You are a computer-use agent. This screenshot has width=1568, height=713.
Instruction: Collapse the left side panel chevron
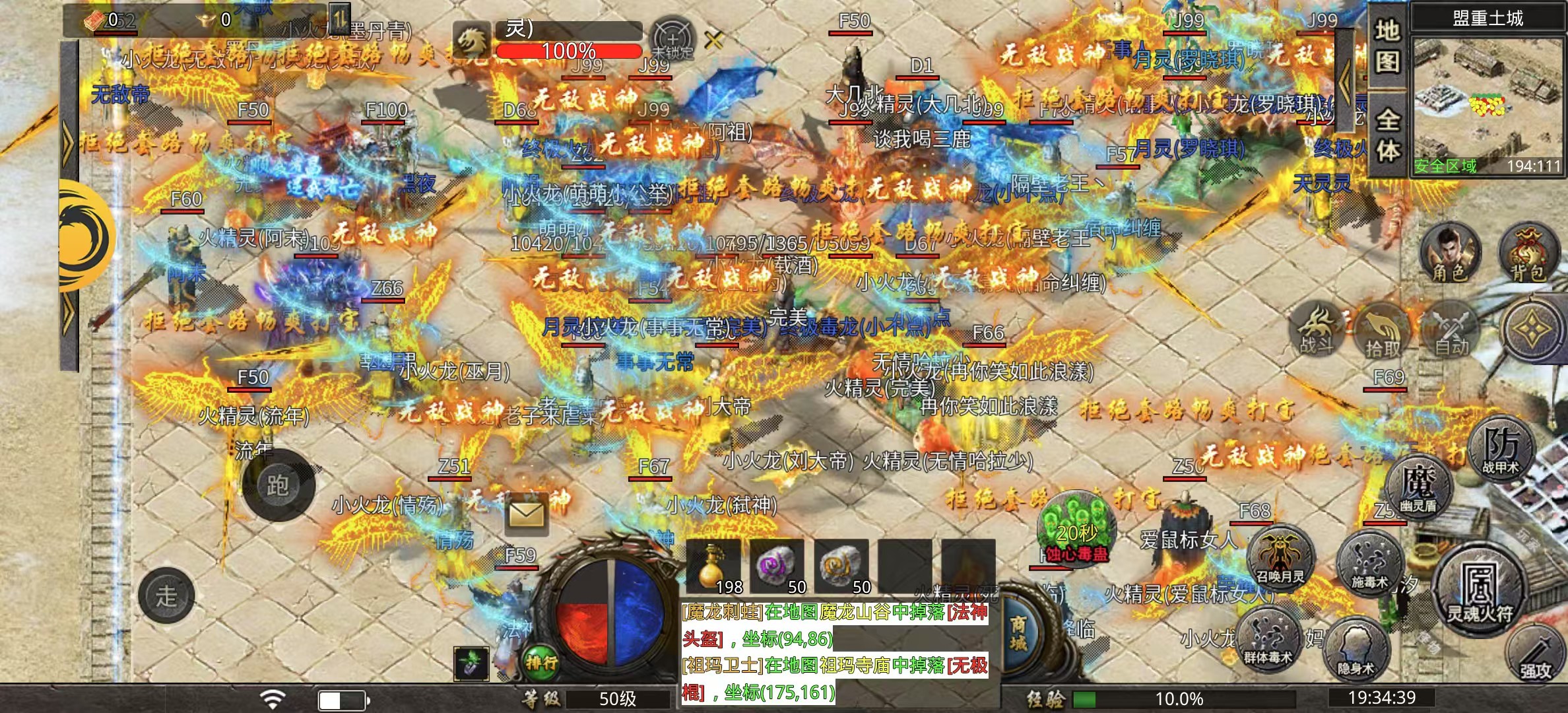[67, 142]
